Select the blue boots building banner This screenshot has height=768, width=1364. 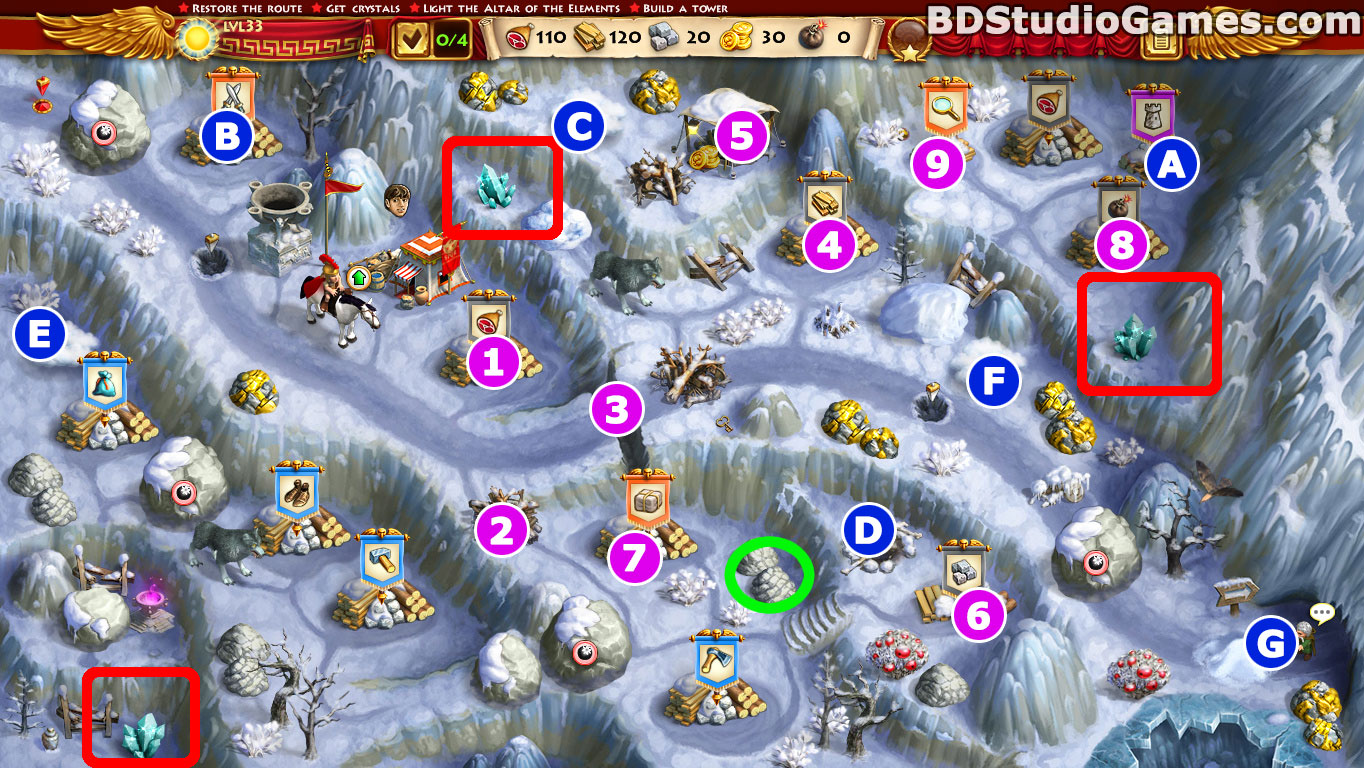tap(297, 490)
